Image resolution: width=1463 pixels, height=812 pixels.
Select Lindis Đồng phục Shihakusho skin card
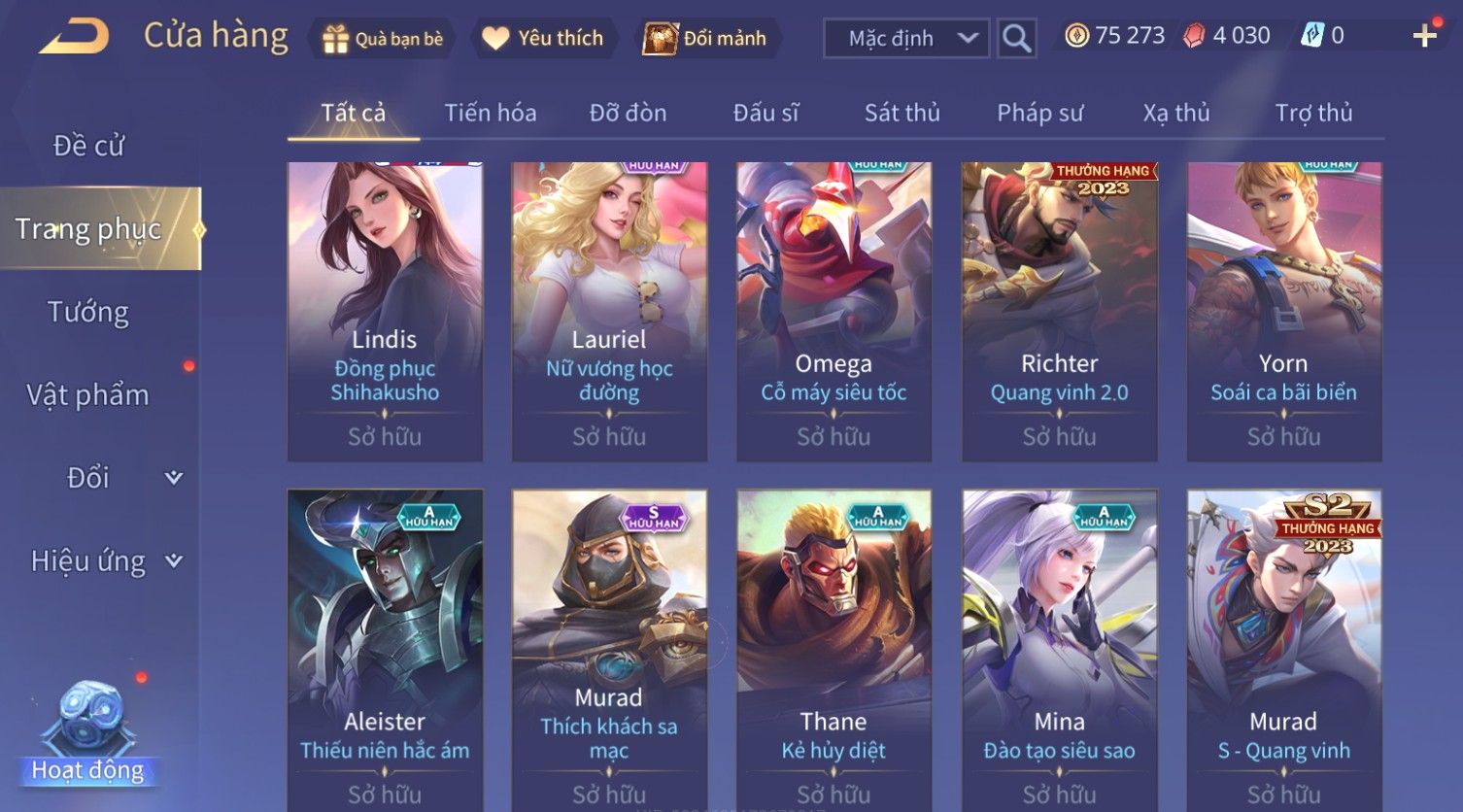[385, 311]
